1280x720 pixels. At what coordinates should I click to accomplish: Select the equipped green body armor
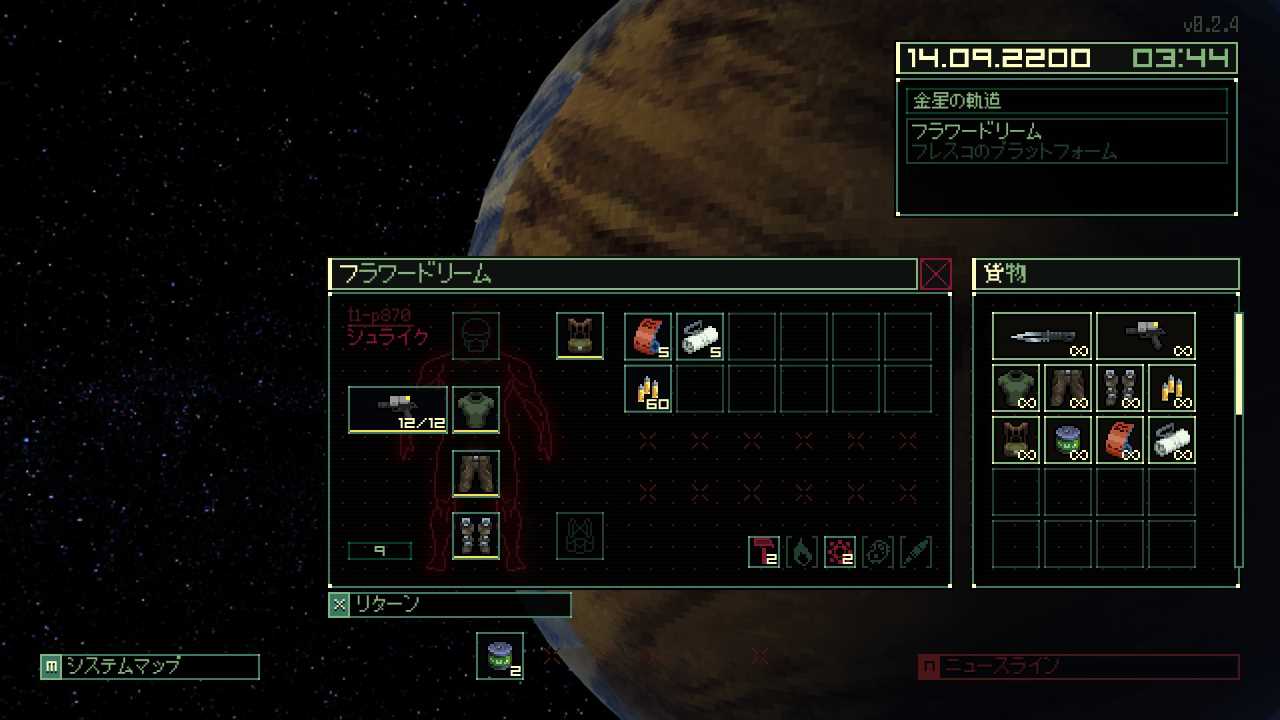coord(476,410)
